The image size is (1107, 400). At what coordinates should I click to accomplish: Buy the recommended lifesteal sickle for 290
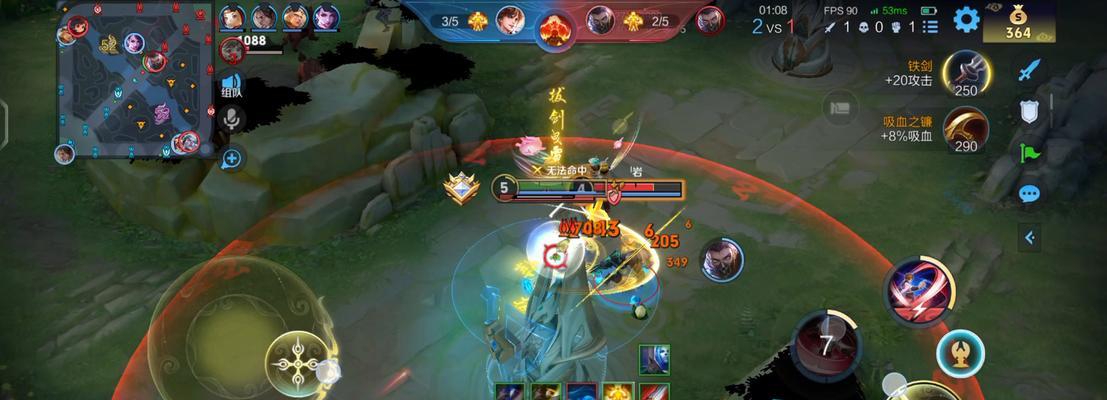[965, 128]
